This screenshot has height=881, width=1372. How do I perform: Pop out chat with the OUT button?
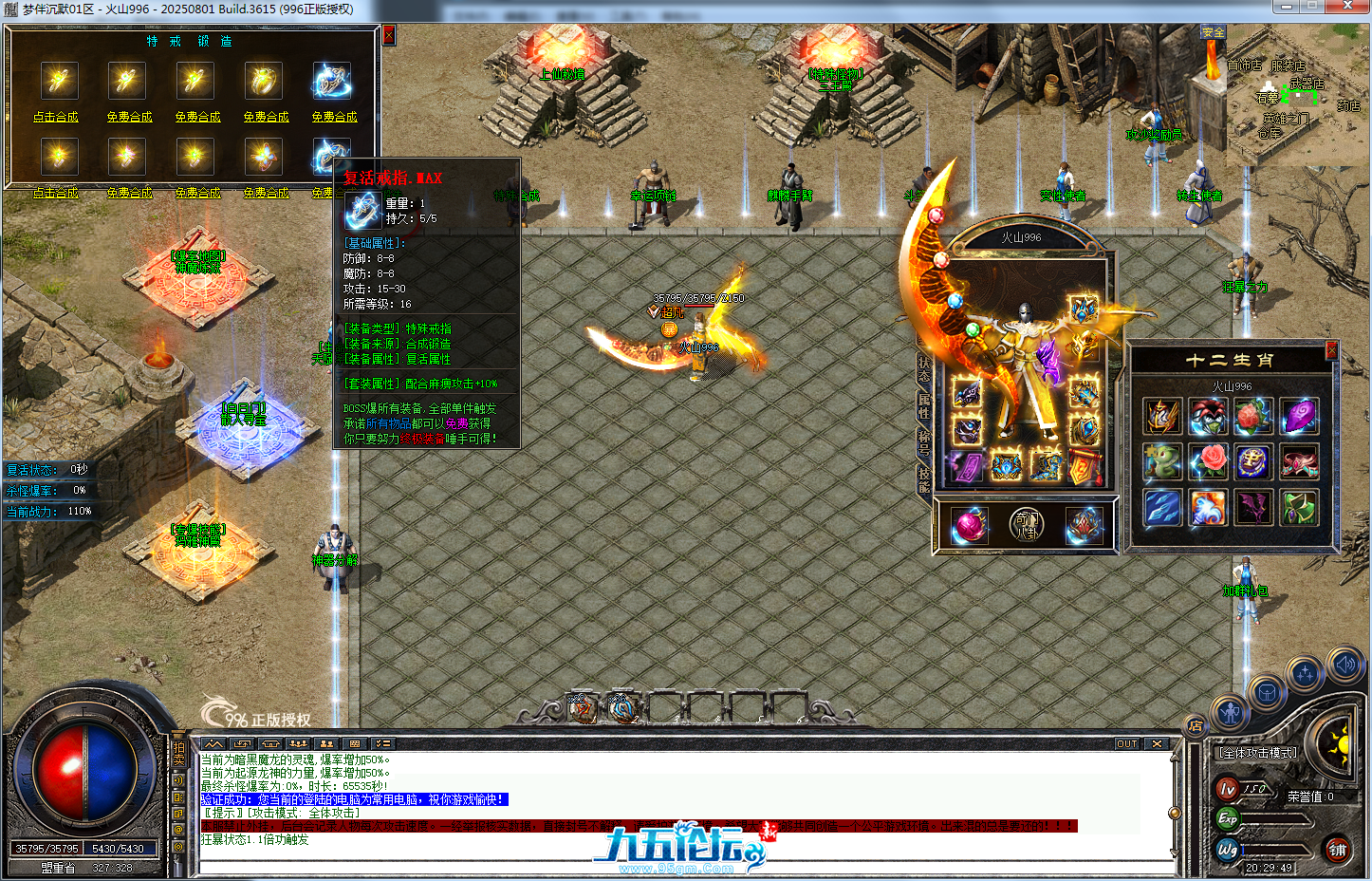[1127, 743]
